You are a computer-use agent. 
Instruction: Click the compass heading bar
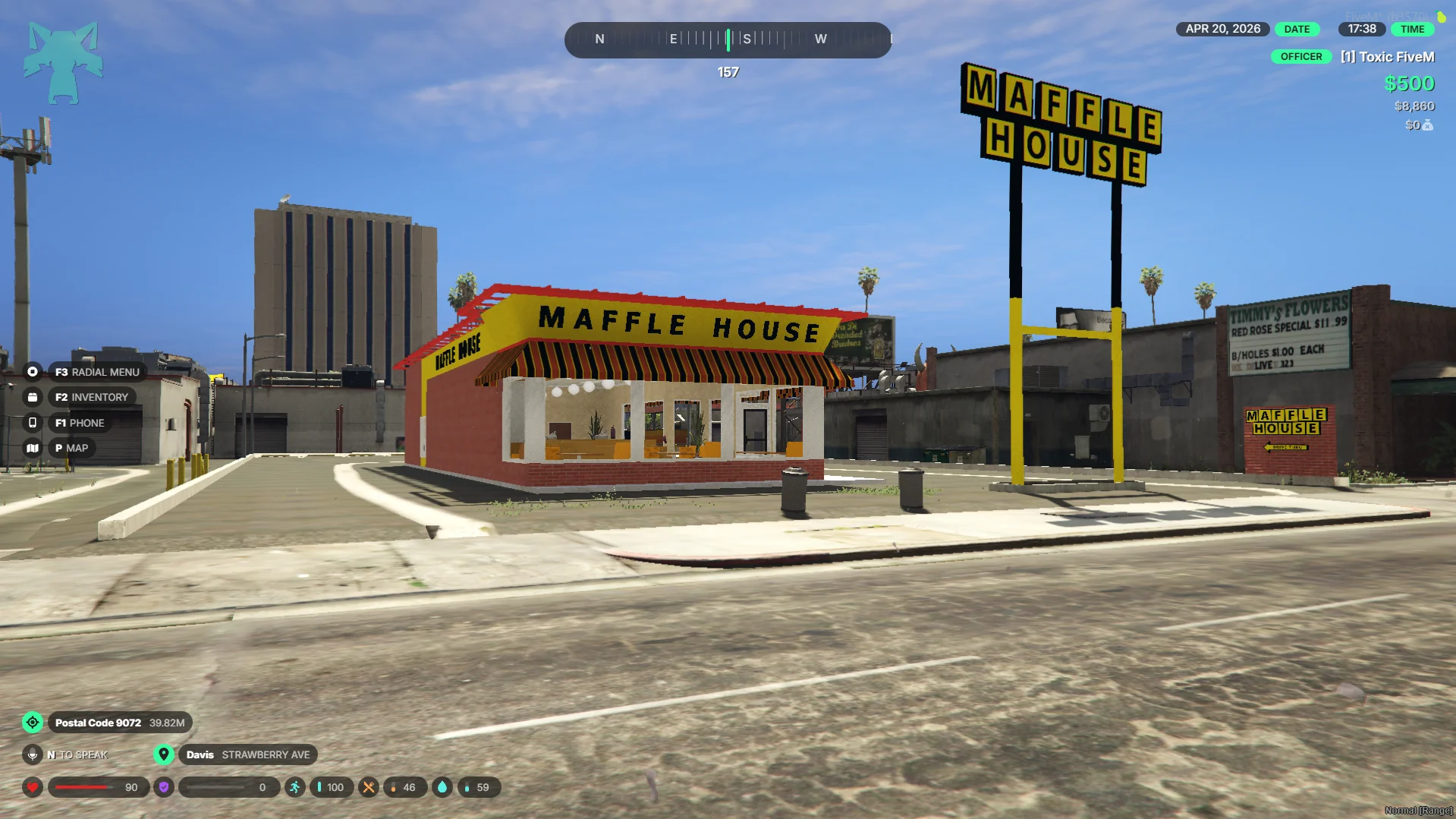coord(728,39)
